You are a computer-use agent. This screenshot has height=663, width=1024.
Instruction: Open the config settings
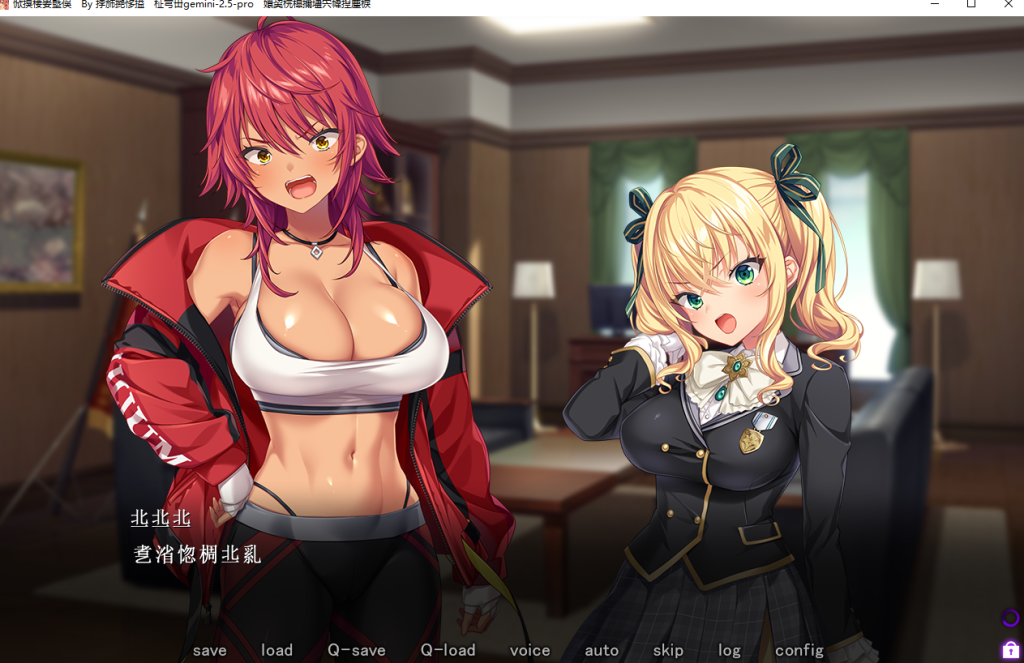799,650
